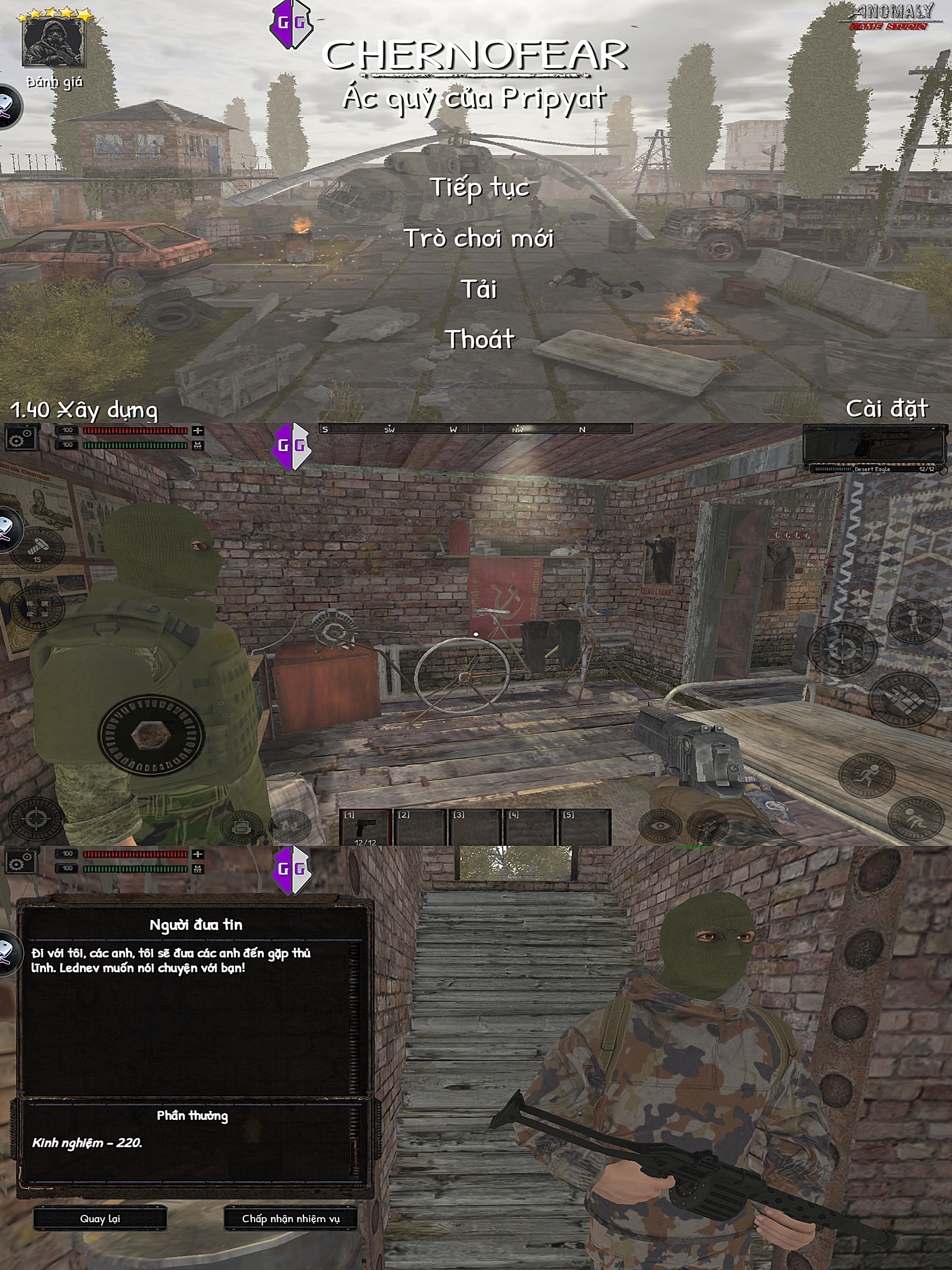Image resolution: width=952 pixels, height=1270 pixels.
Task: Choose Thoát to exit the game
Action: tap(479, 339)
